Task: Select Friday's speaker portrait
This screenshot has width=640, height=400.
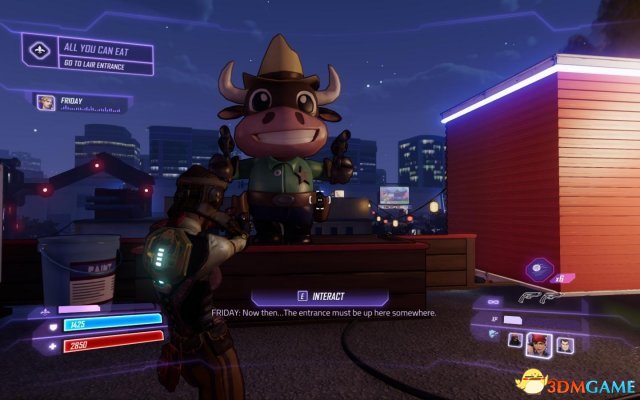Action: pyautogui.click(x=46, y=102)
